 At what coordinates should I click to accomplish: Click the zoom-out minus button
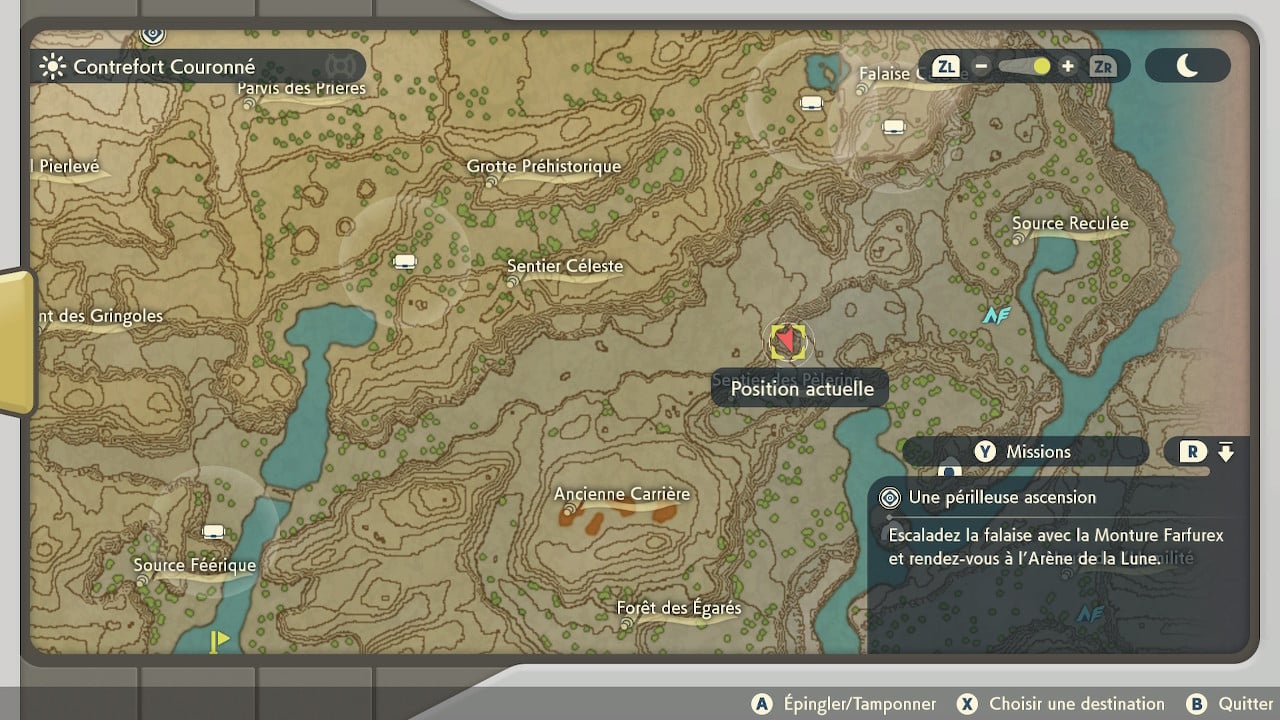[x=981, y=67]
